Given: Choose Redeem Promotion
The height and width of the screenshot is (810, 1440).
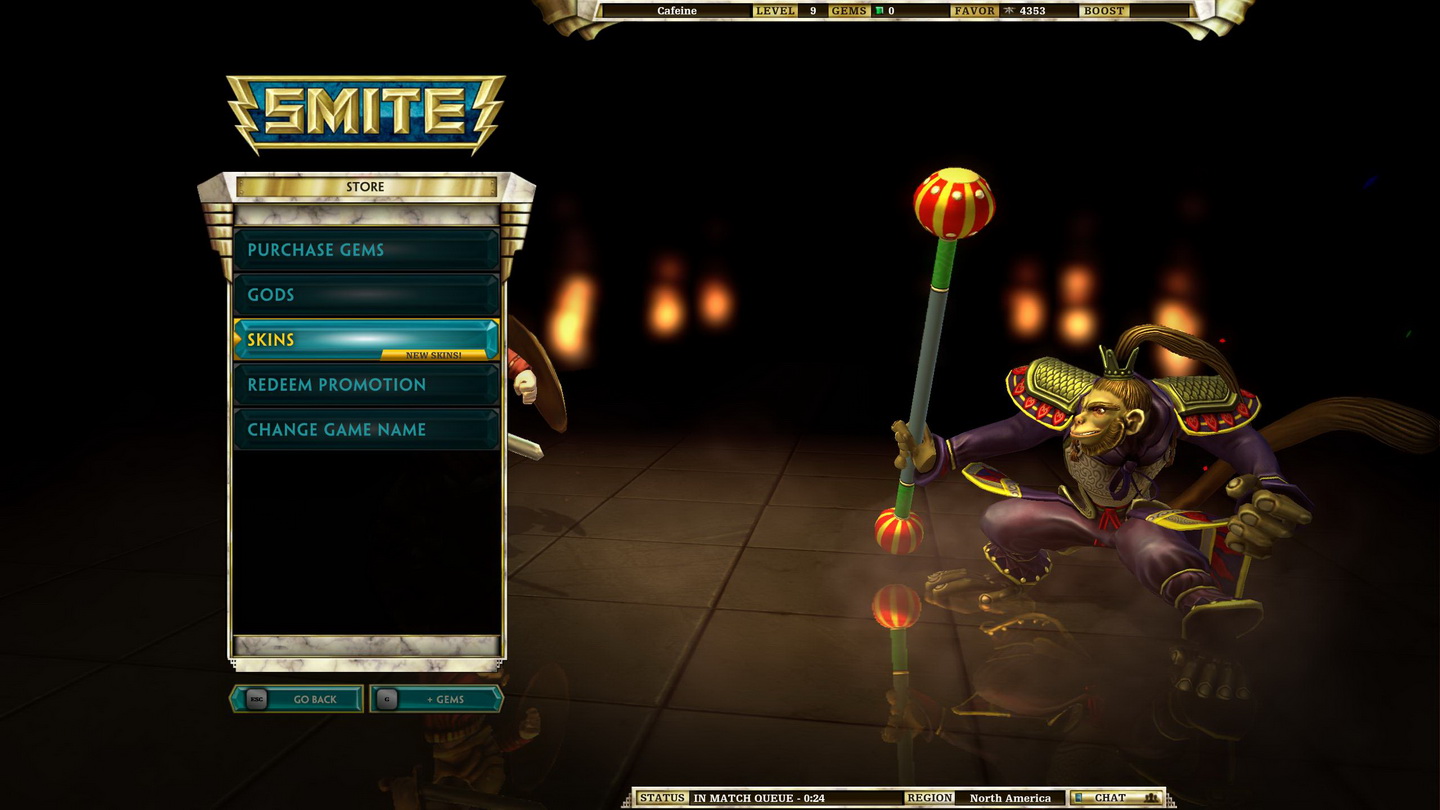Looking at the screenshot, I should coord(366,385).
